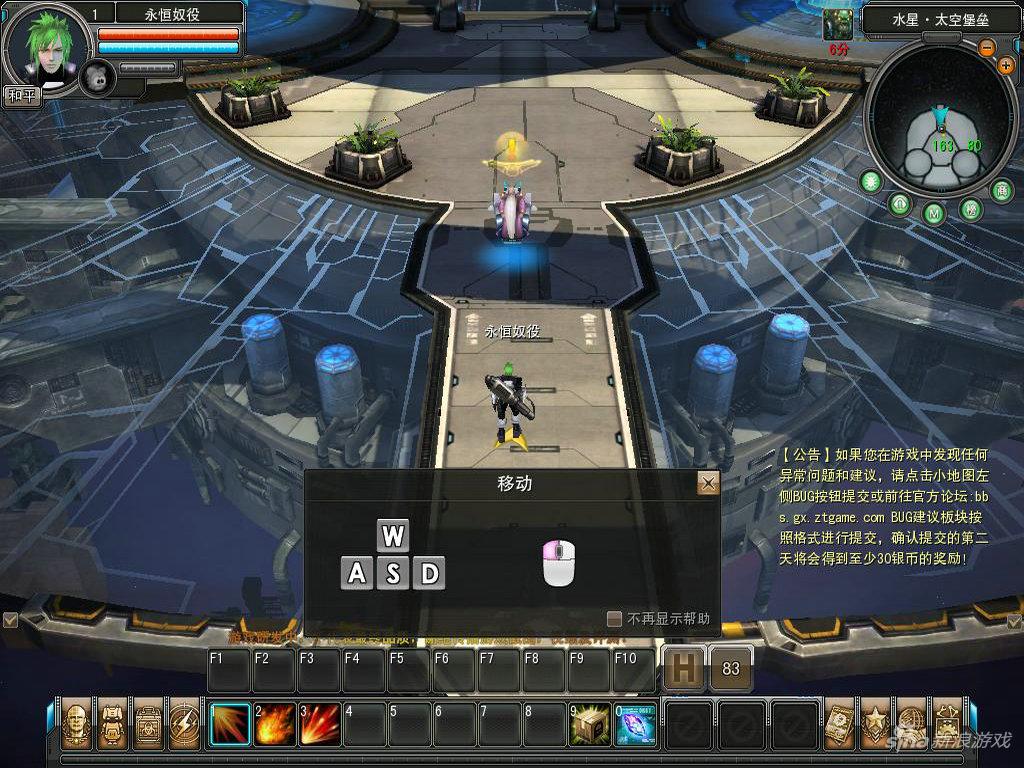Open the star medal menu icon
Viewport: 1024px width, 768px height.
[x=875, y=724]
